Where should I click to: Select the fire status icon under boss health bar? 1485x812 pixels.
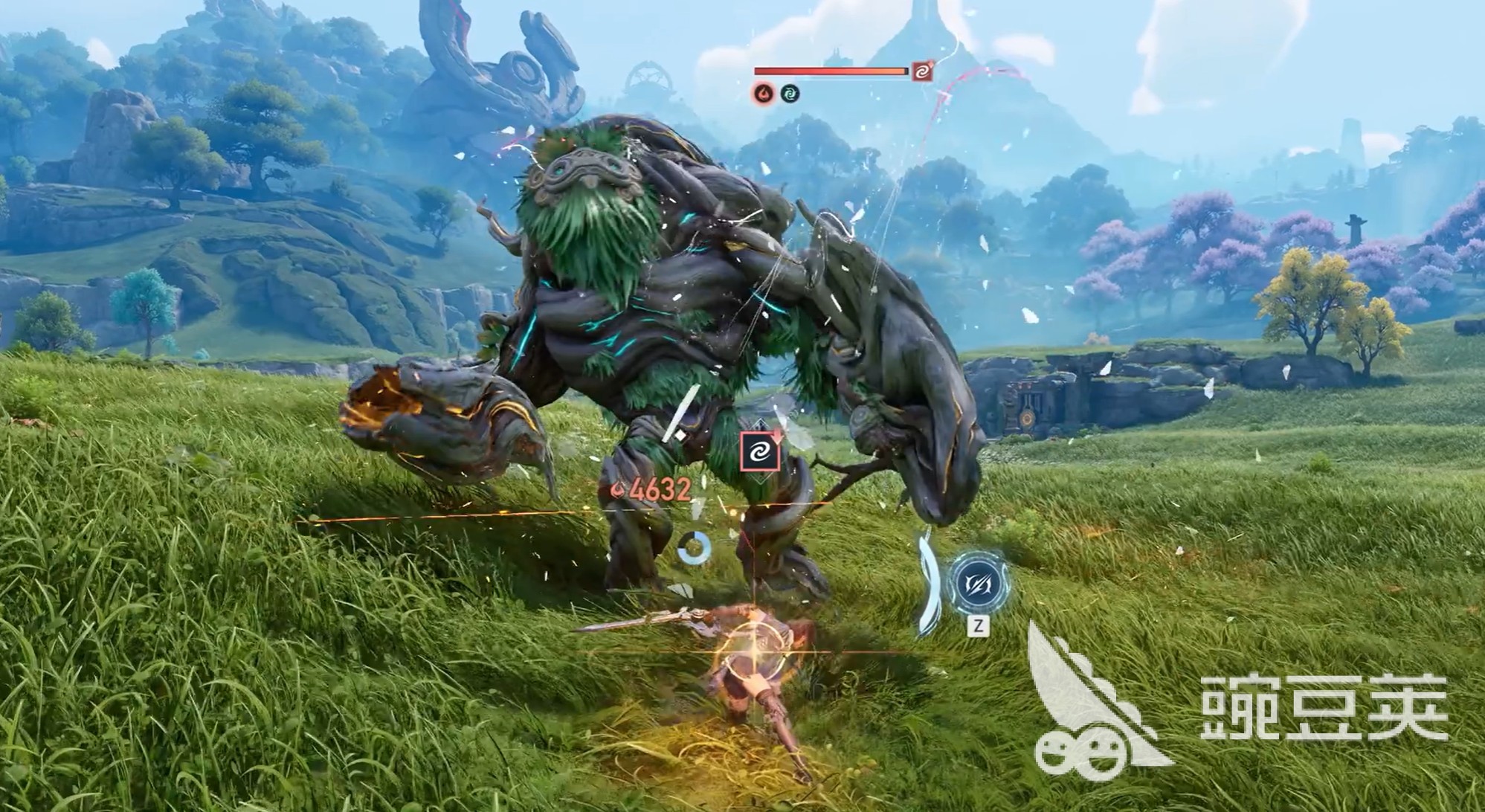tap(764, 94)
